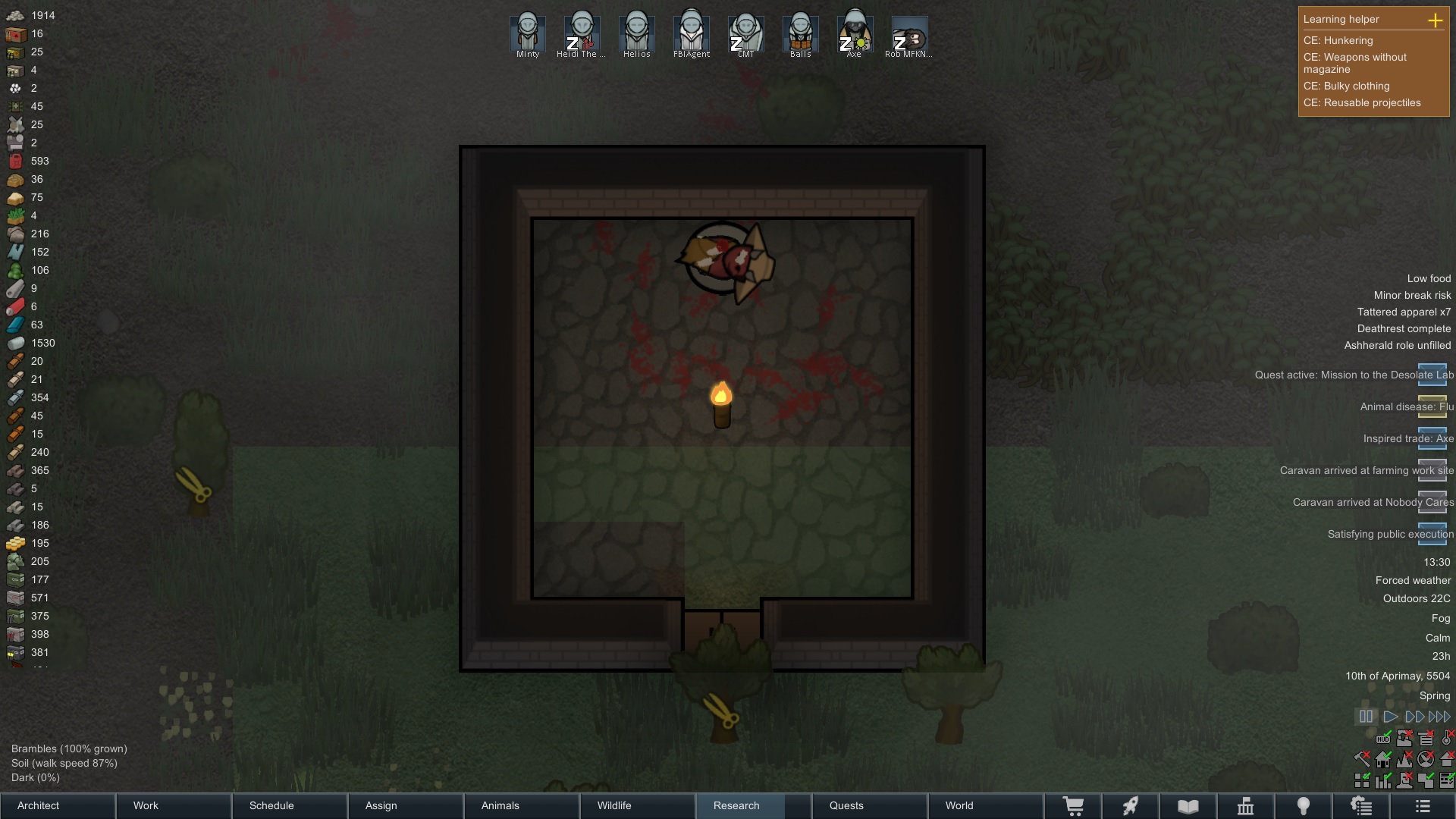Open the World tab
Viewport: 1456px width, 819px height.
tap(959, 805)
